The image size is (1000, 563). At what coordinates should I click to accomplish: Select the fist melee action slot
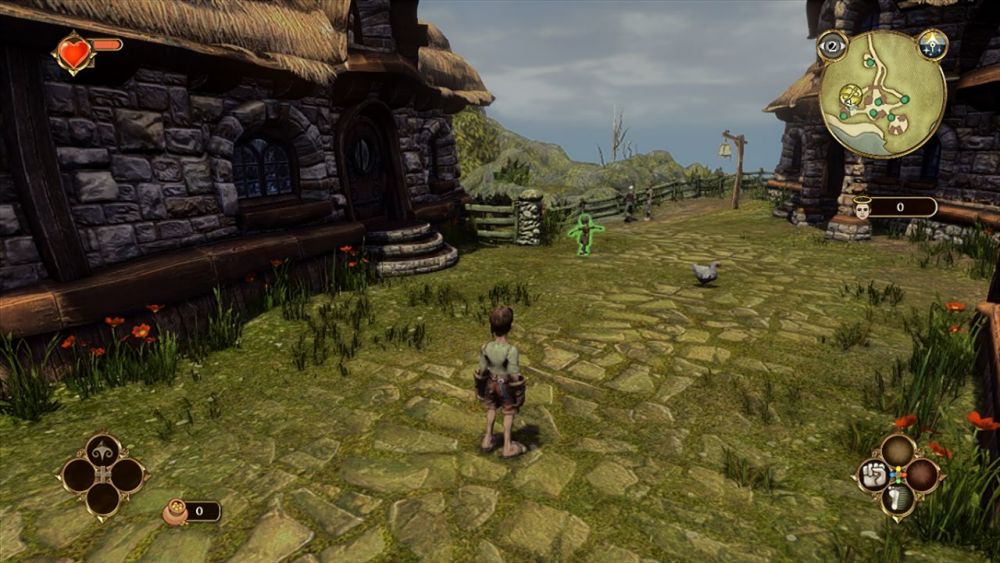(871, 475)
